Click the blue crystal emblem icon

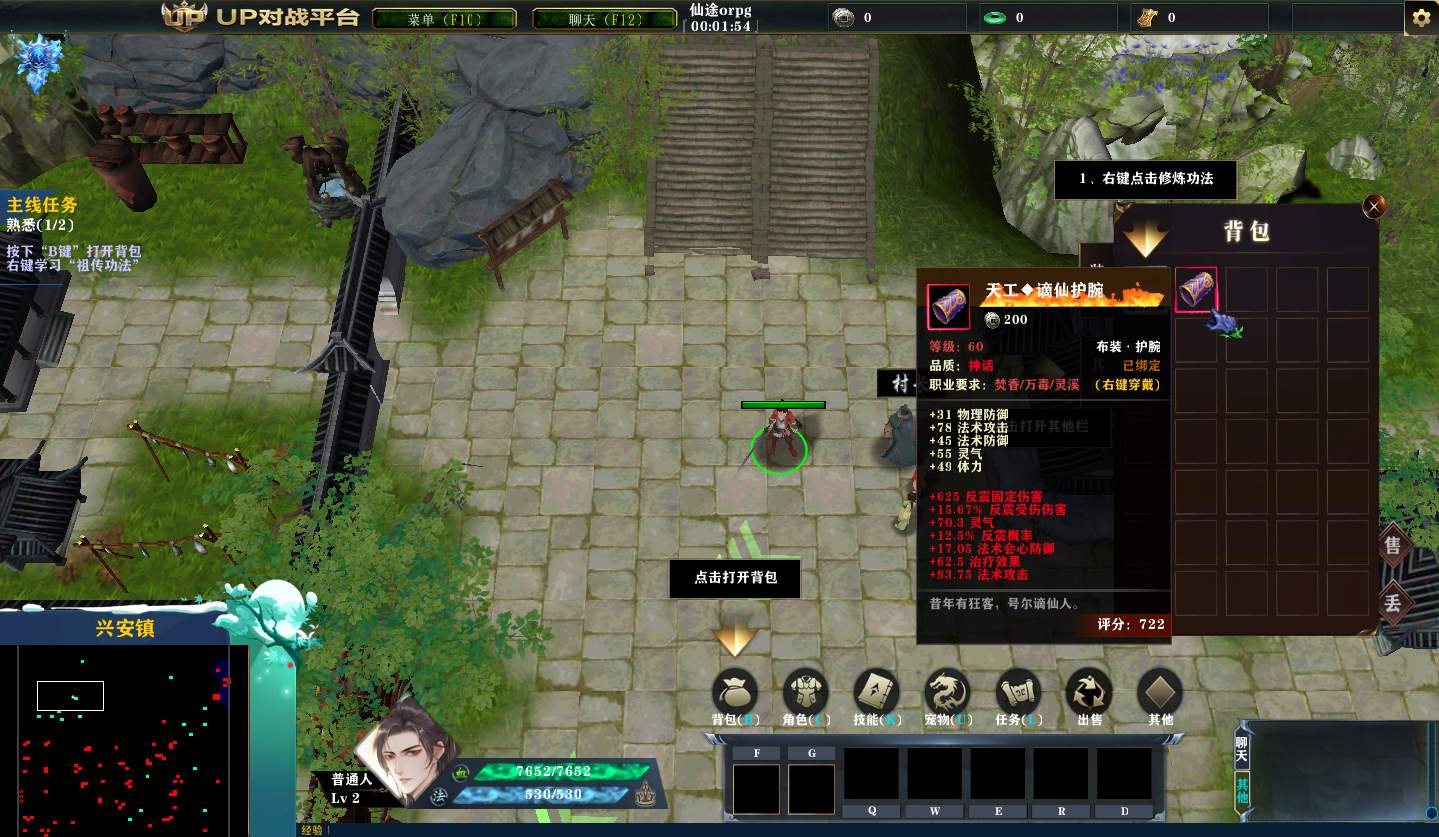(40, 62)
